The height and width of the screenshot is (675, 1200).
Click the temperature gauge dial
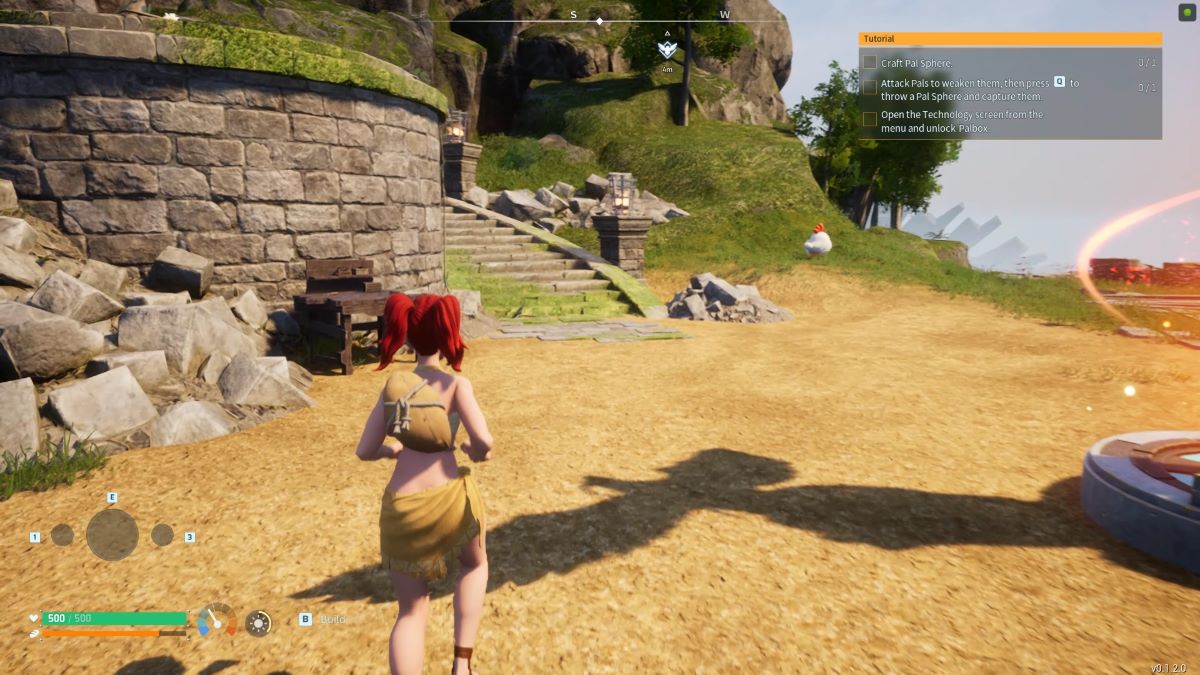217,621
